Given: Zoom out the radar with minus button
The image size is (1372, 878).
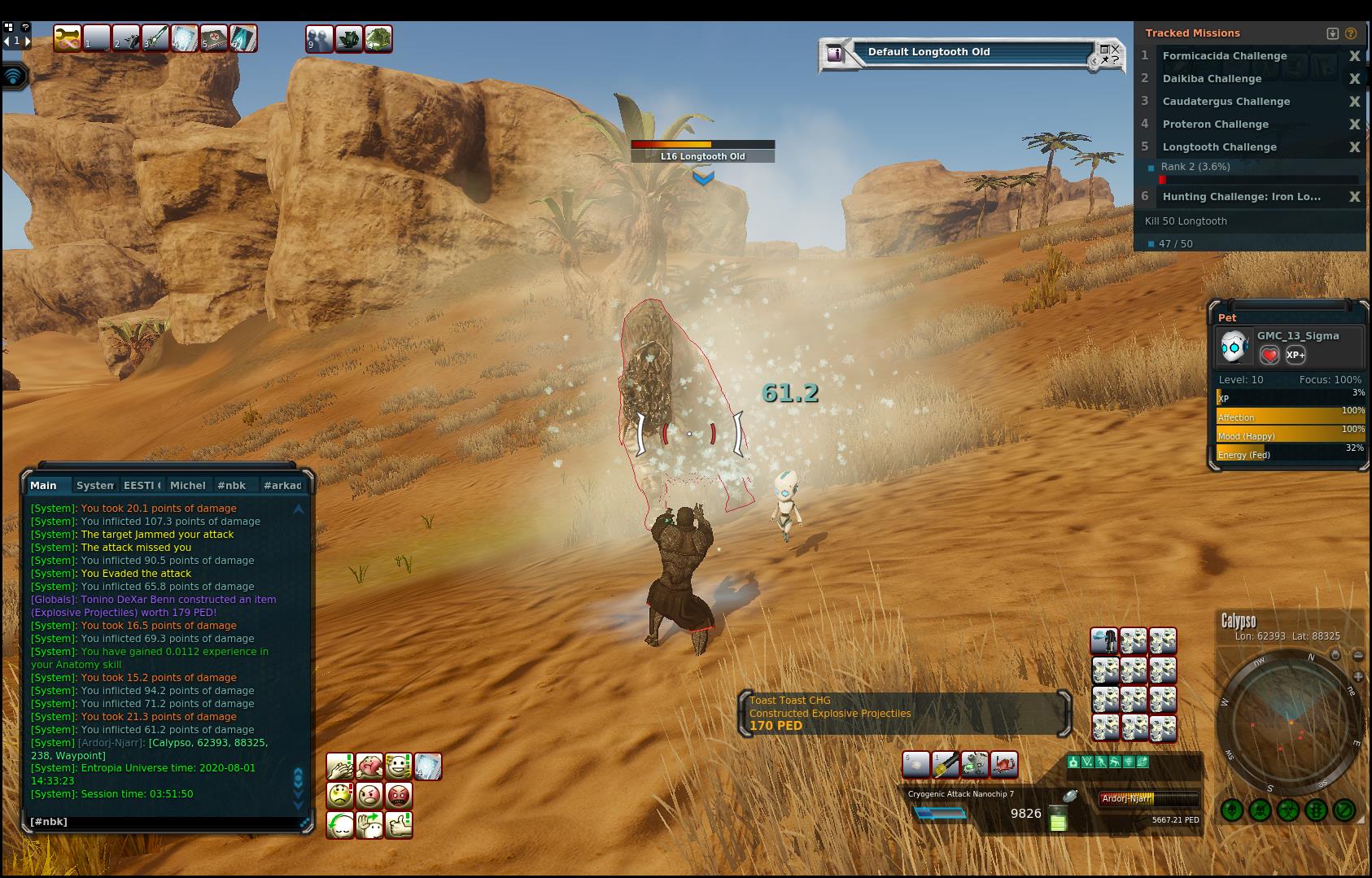Looking at the screenshot, I should click(1358, 655).
